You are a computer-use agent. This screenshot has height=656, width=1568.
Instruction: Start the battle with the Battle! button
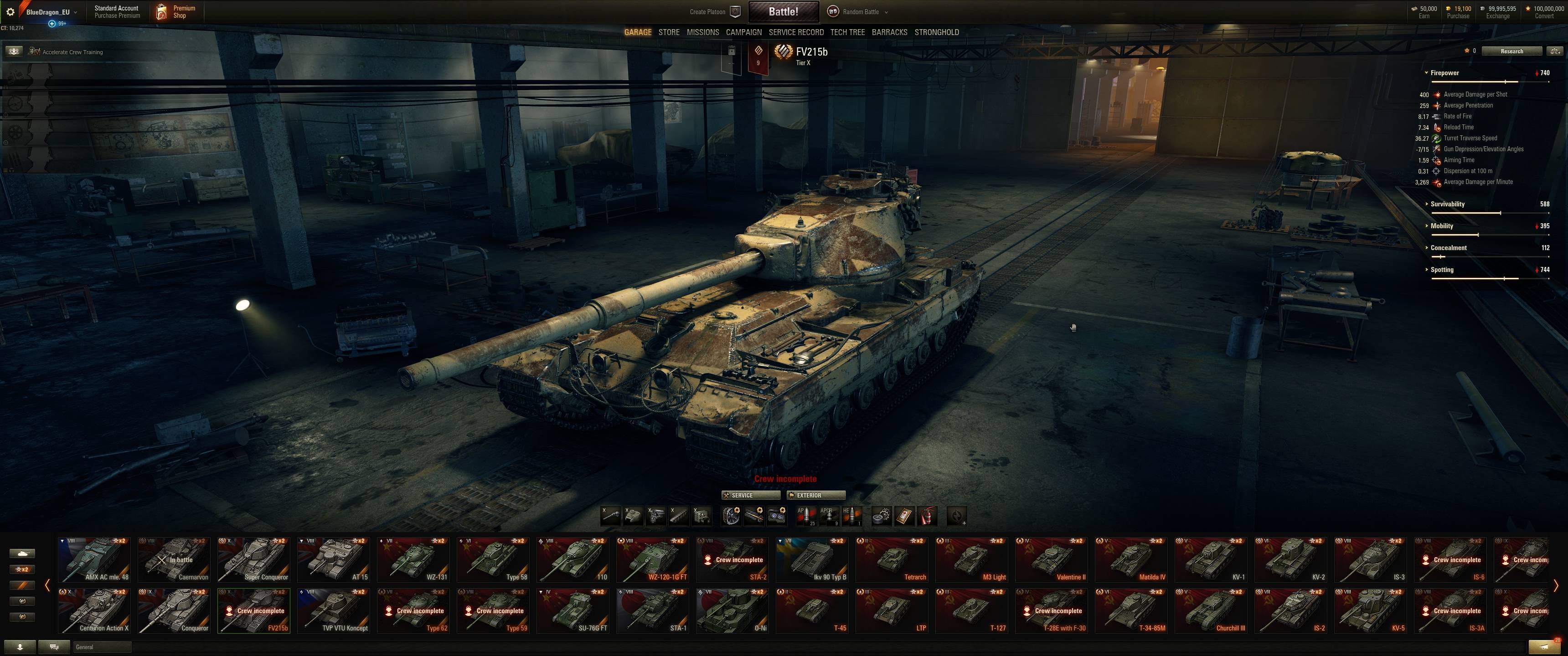783,11
